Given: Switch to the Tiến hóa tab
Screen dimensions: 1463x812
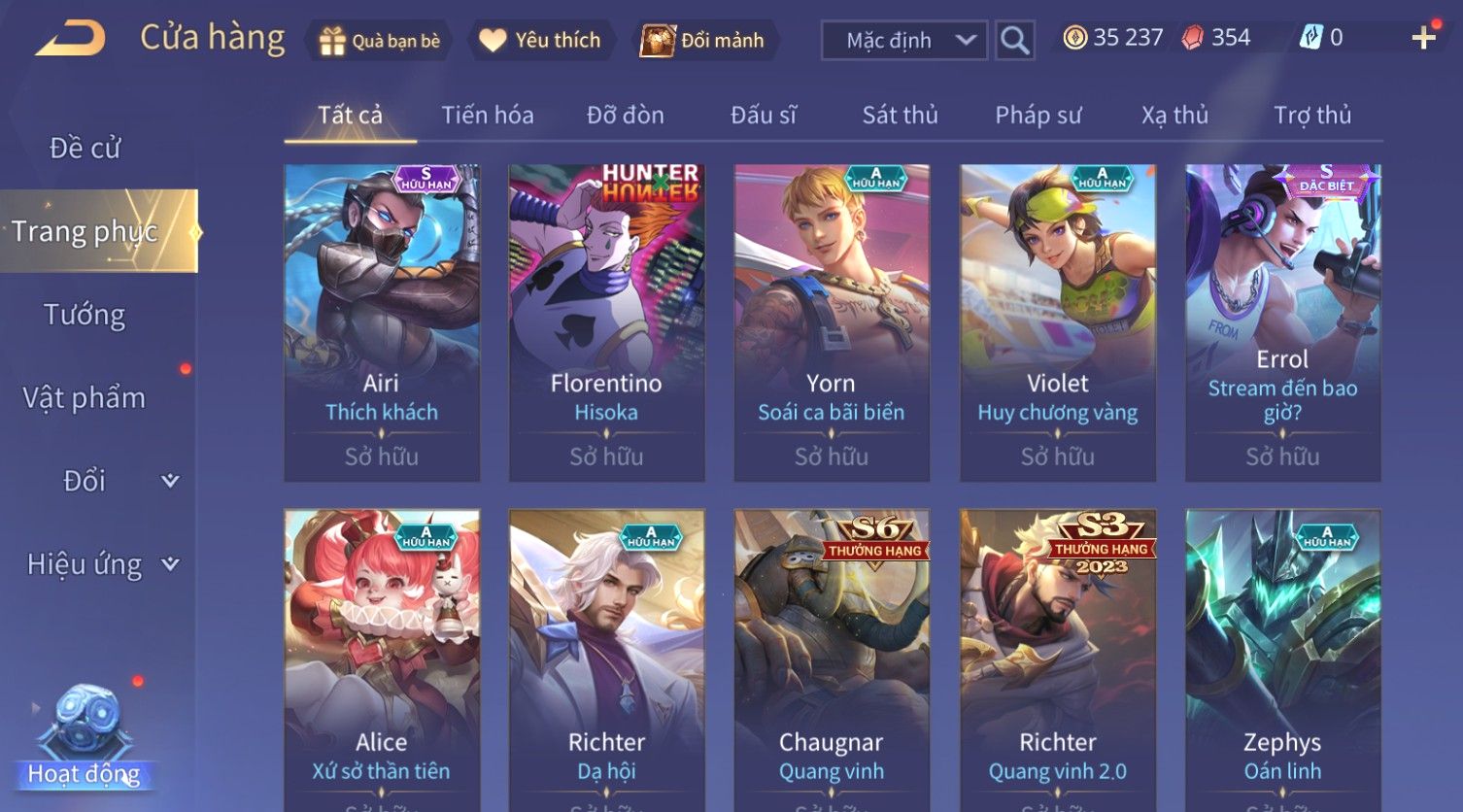Looking at the screenshot, I should pos(488,116).
